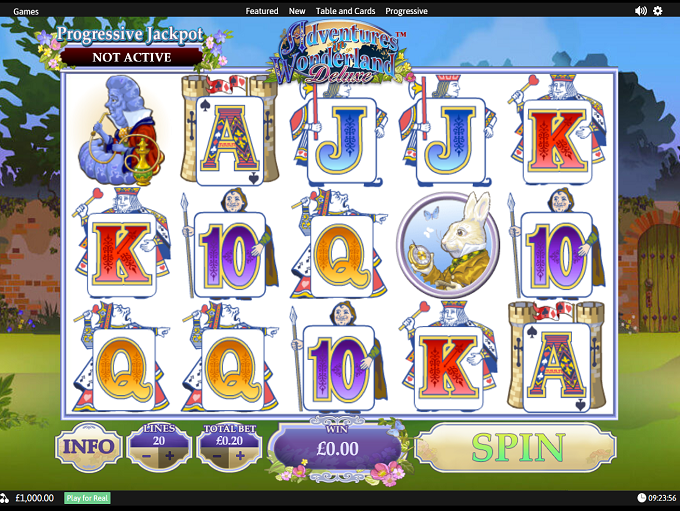
Task: Show the New games category
Action: pos(297,11)
